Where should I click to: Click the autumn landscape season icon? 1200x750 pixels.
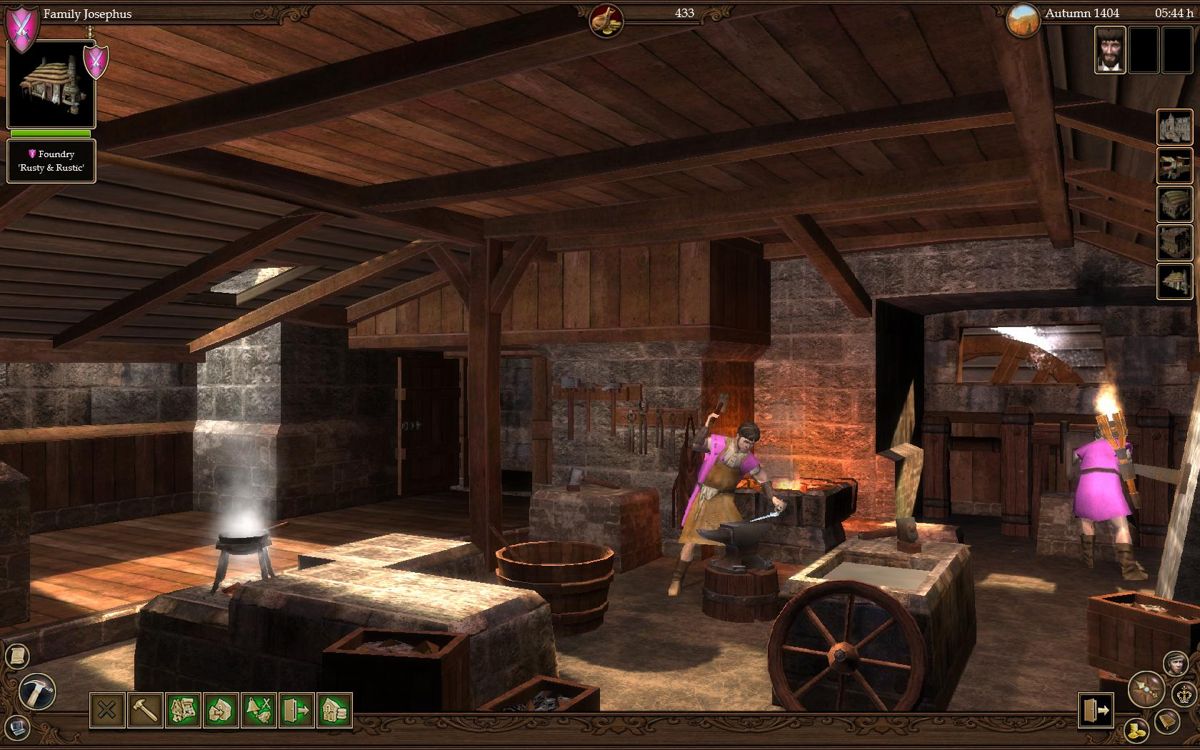click(1022, 18)
